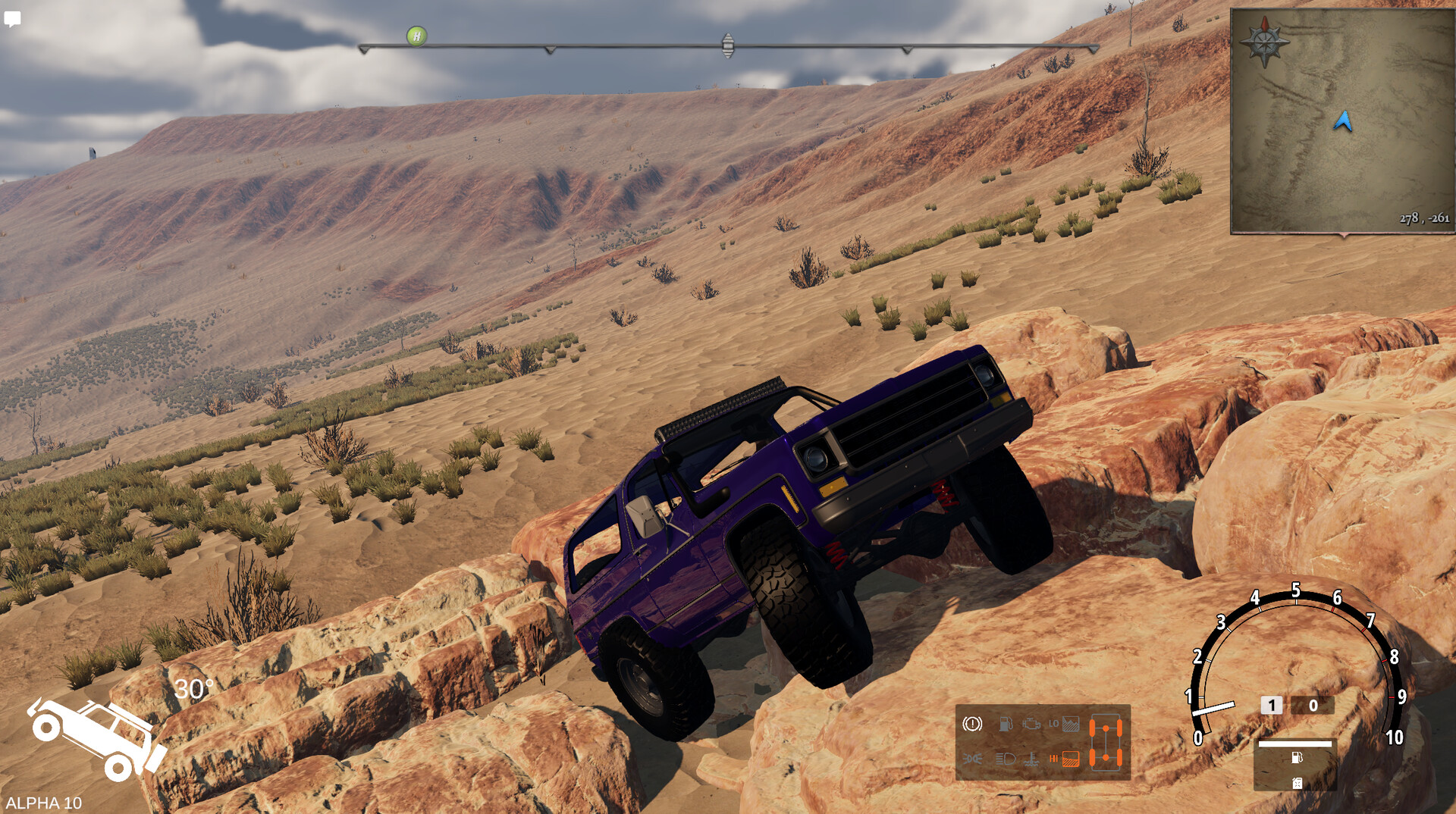Click the check engine light icon

coord(1032,725)
